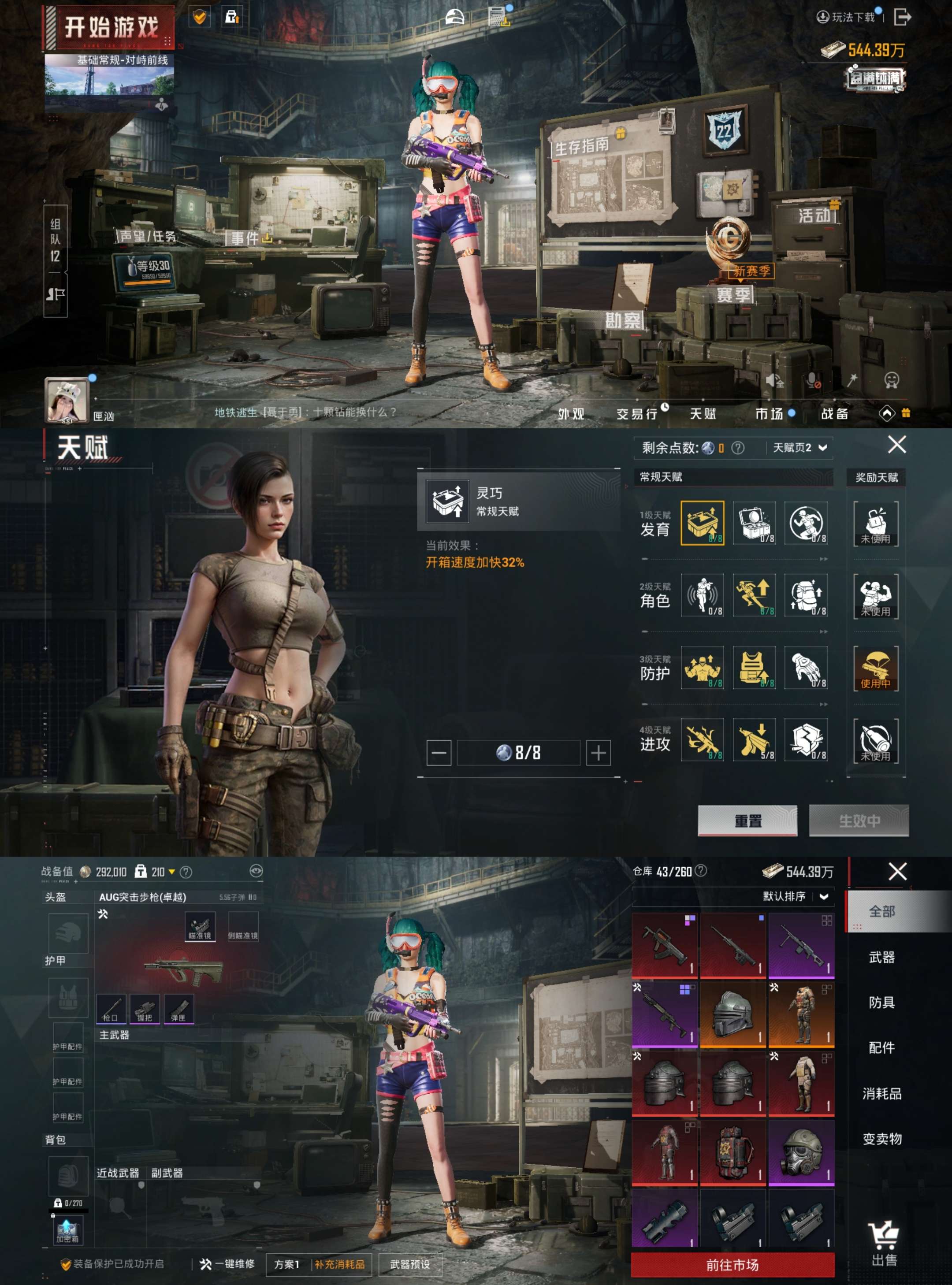Open the 外观 appearance menu
Viewport: 952px width, 1285px height.
pyautogui.click(x=570, y=414)
